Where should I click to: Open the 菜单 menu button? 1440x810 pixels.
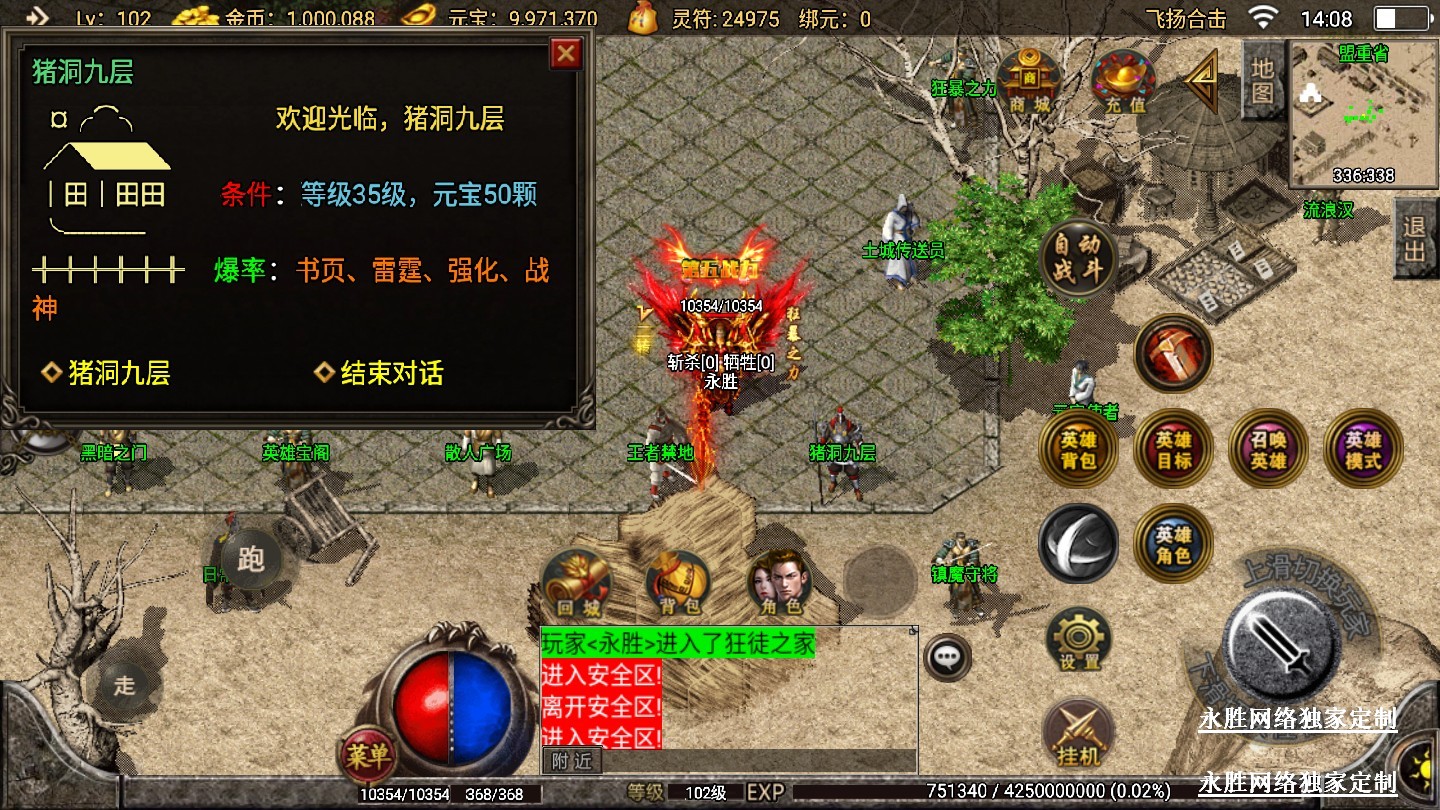pos(367,756)
